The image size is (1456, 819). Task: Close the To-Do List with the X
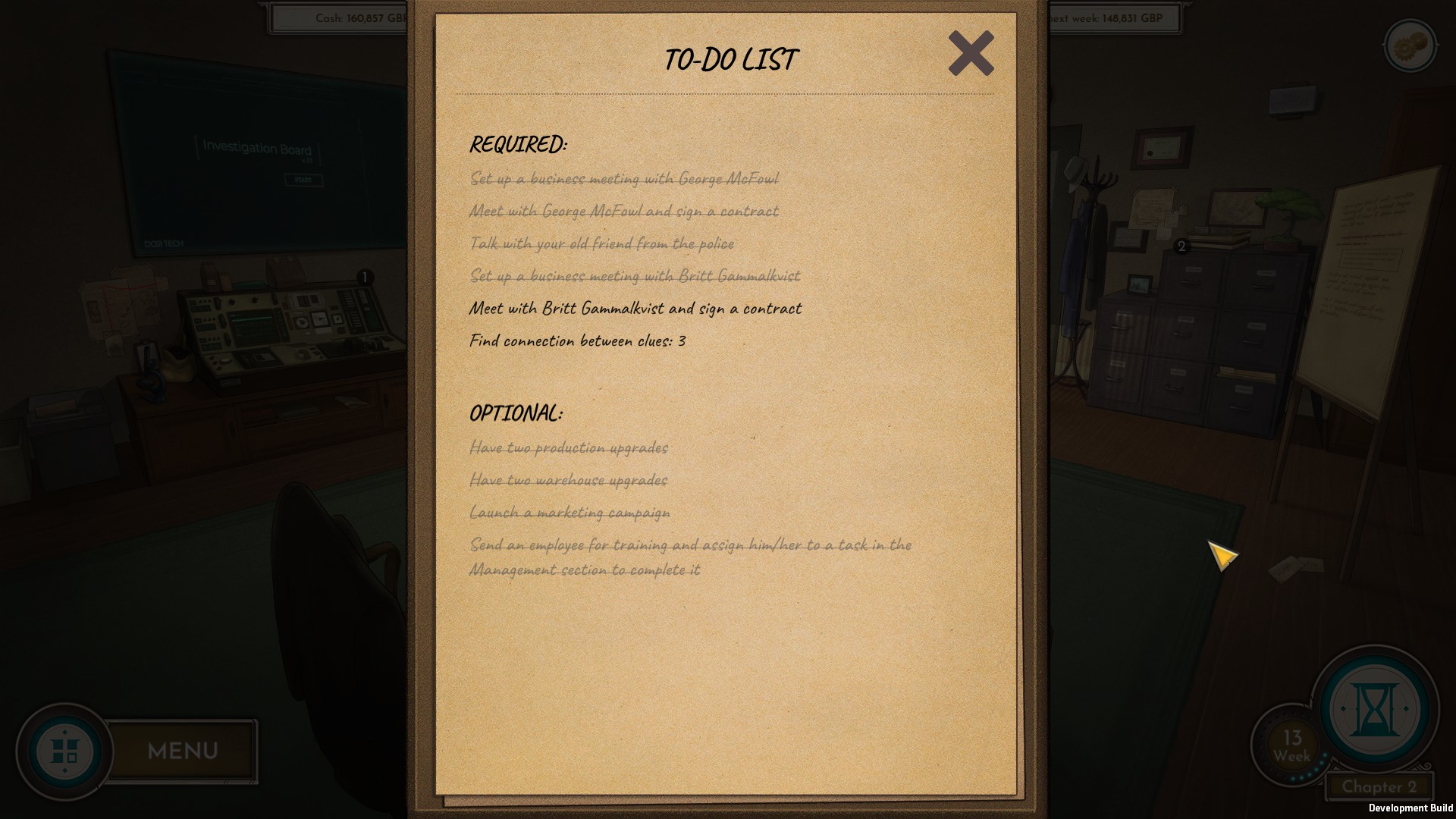[971, 53]
